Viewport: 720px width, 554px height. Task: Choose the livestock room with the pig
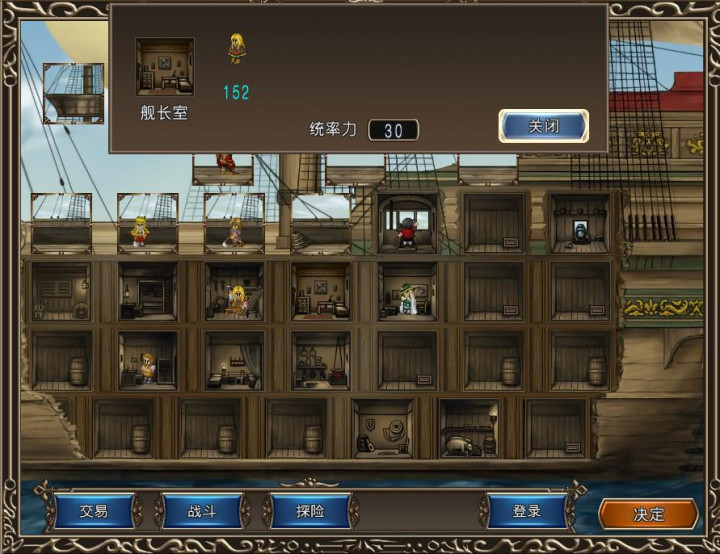(469, 428)
